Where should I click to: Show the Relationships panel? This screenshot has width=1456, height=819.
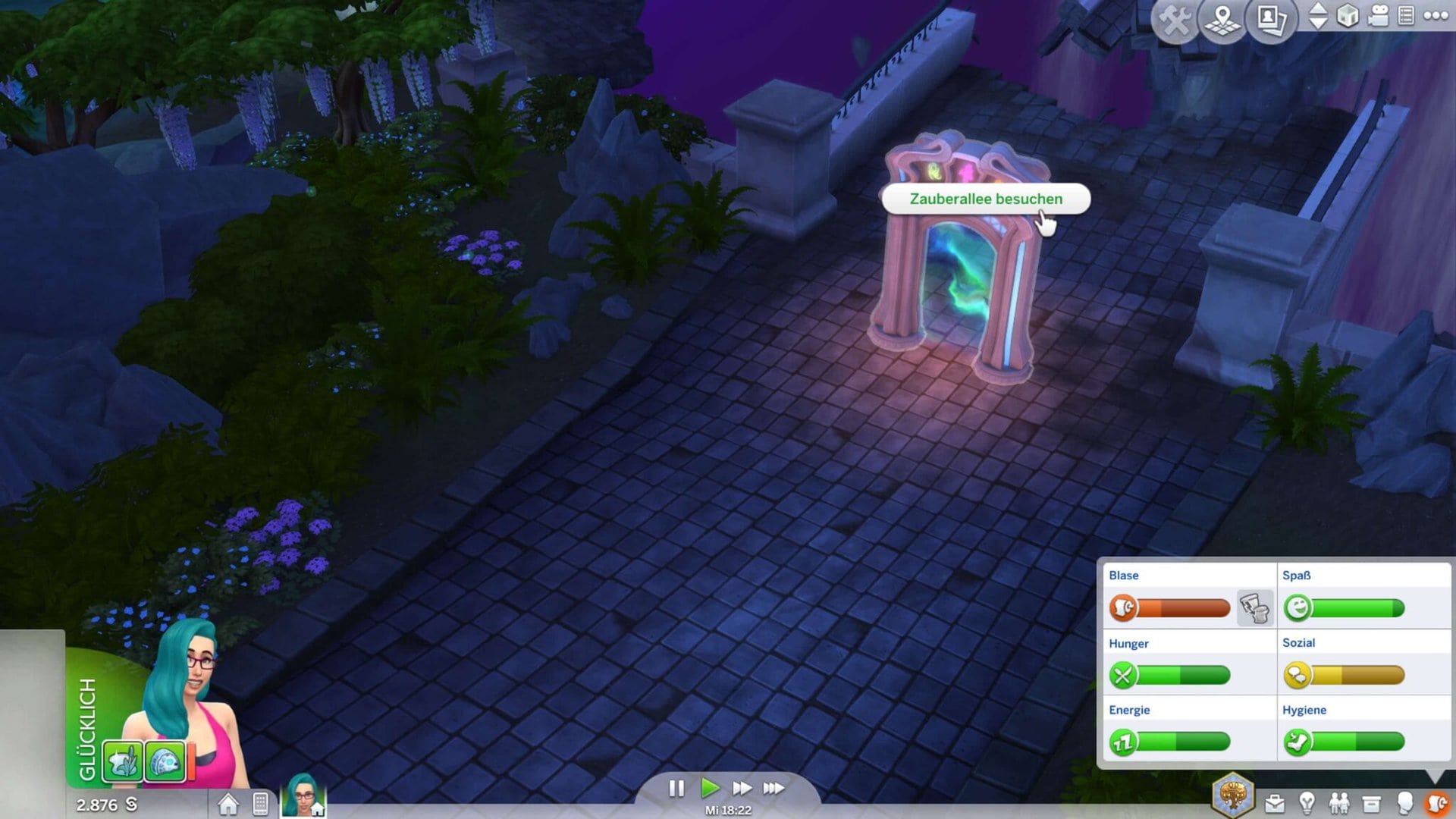(x=1339, y=803)
